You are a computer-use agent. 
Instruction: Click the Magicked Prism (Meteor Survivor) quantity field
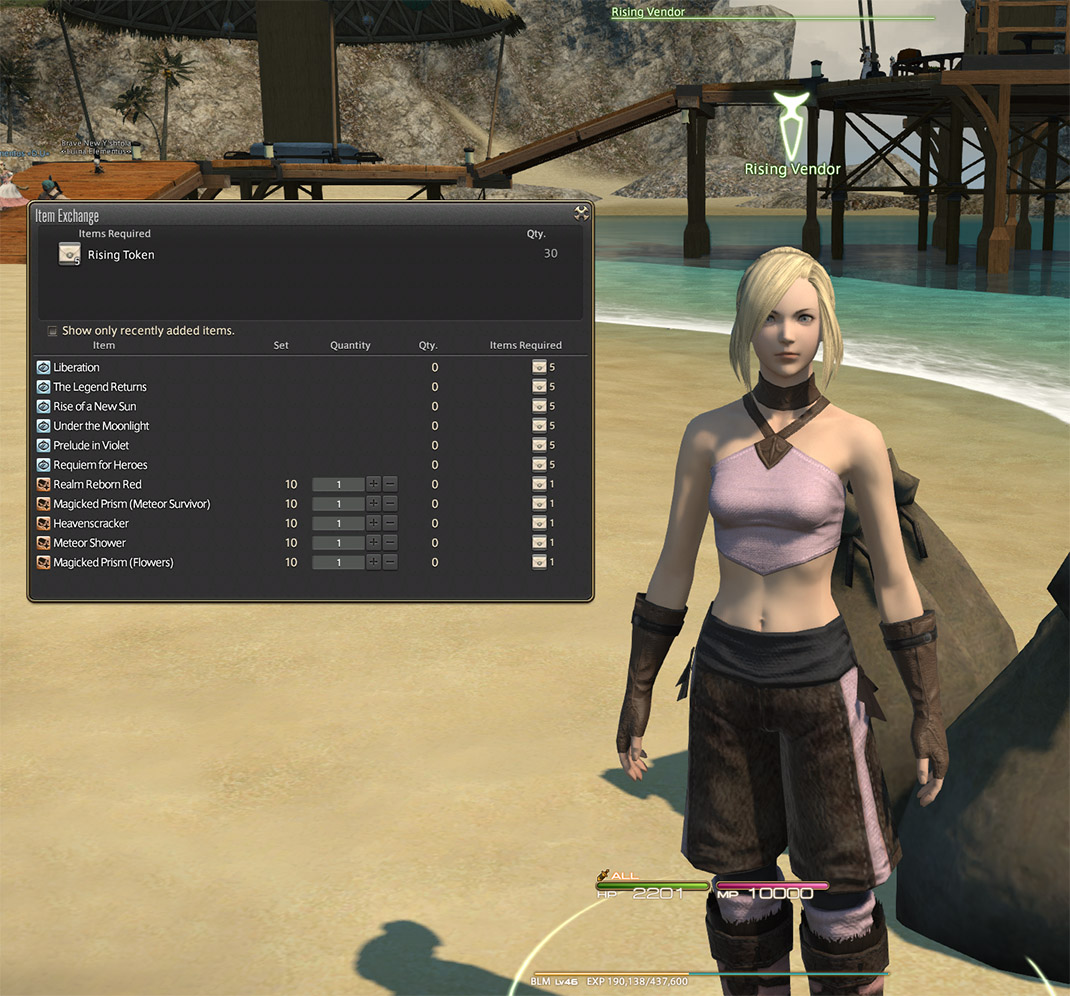click(338, 504)
